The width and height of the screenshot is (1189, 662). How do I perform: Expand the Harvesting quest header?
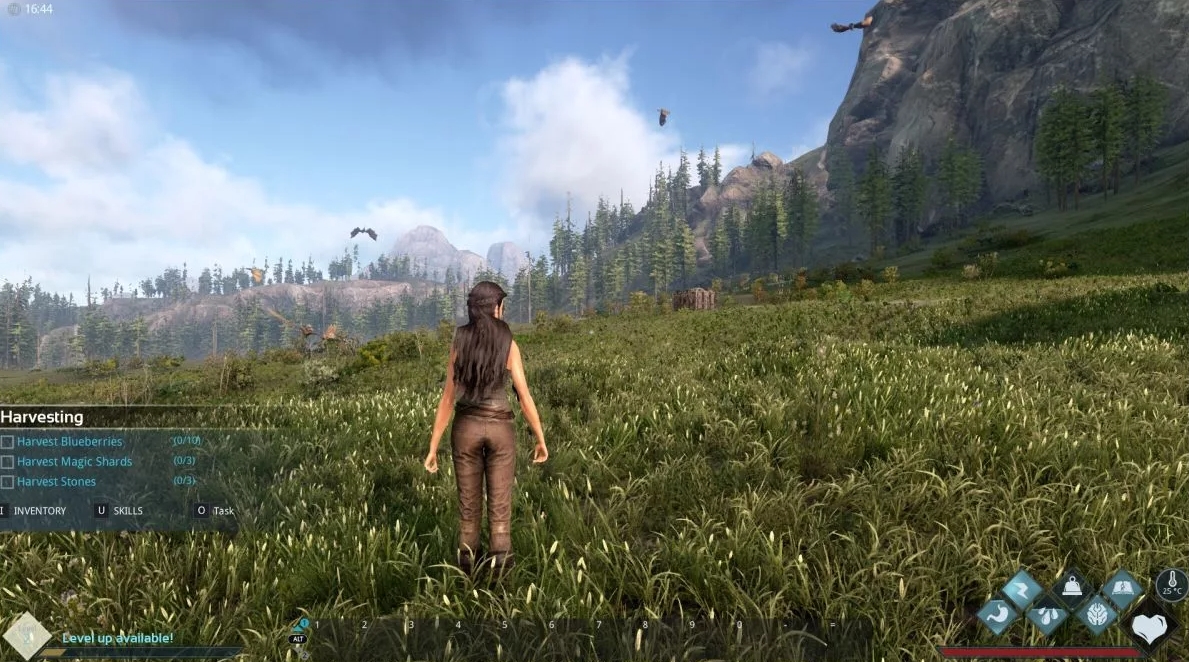[42, 417]
